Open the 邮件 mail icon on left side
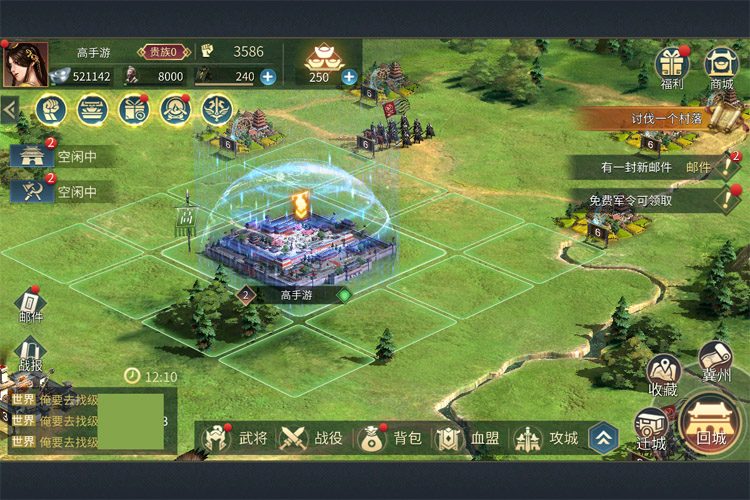This screenshot has height=500, width=750. [30, 305]
